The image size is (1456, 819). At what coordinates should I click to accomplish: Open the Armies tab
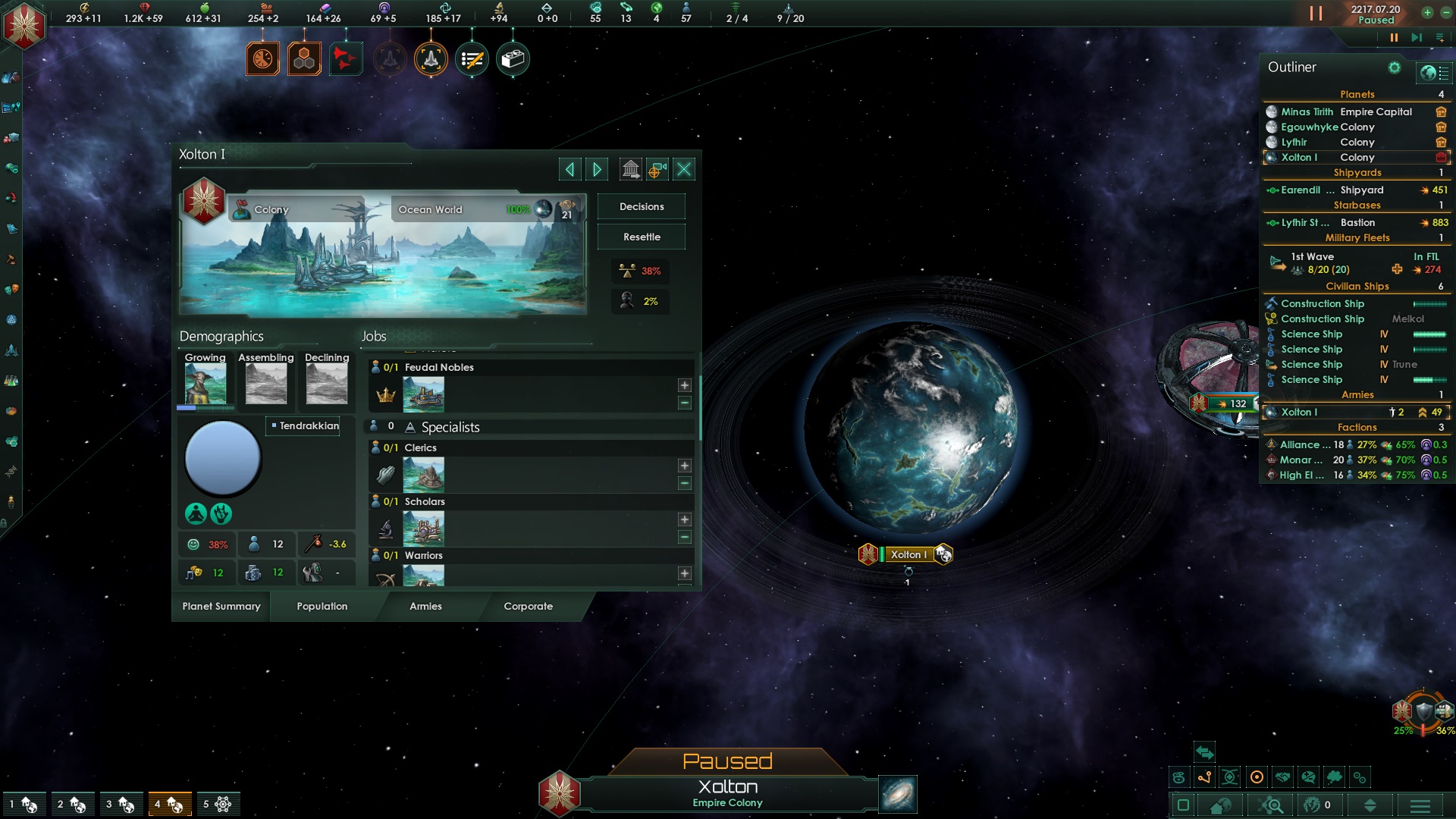point(425,606)
